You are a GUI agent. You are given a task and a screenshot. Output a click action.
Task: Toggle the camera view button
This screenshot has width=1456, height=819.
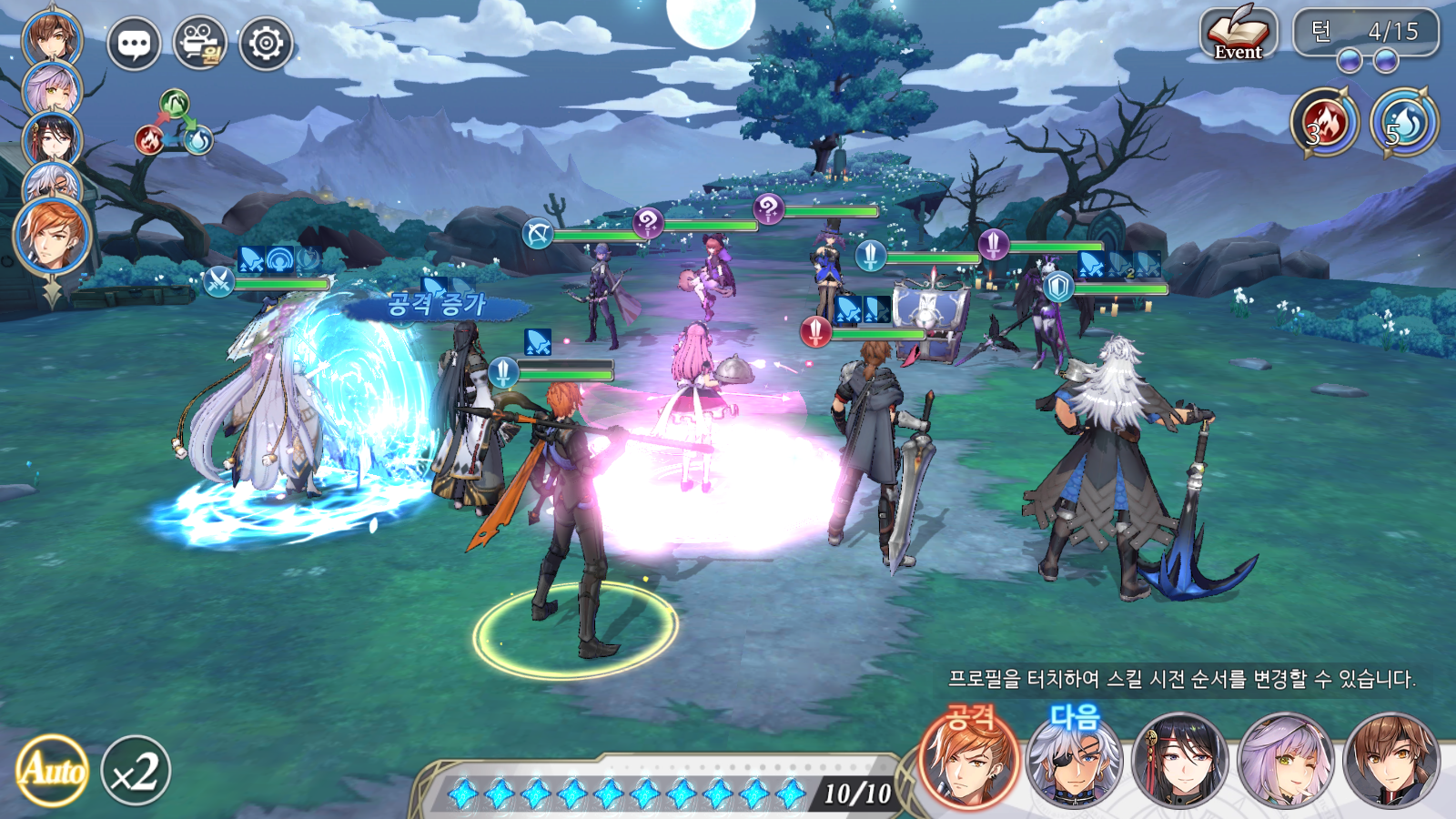200,44
